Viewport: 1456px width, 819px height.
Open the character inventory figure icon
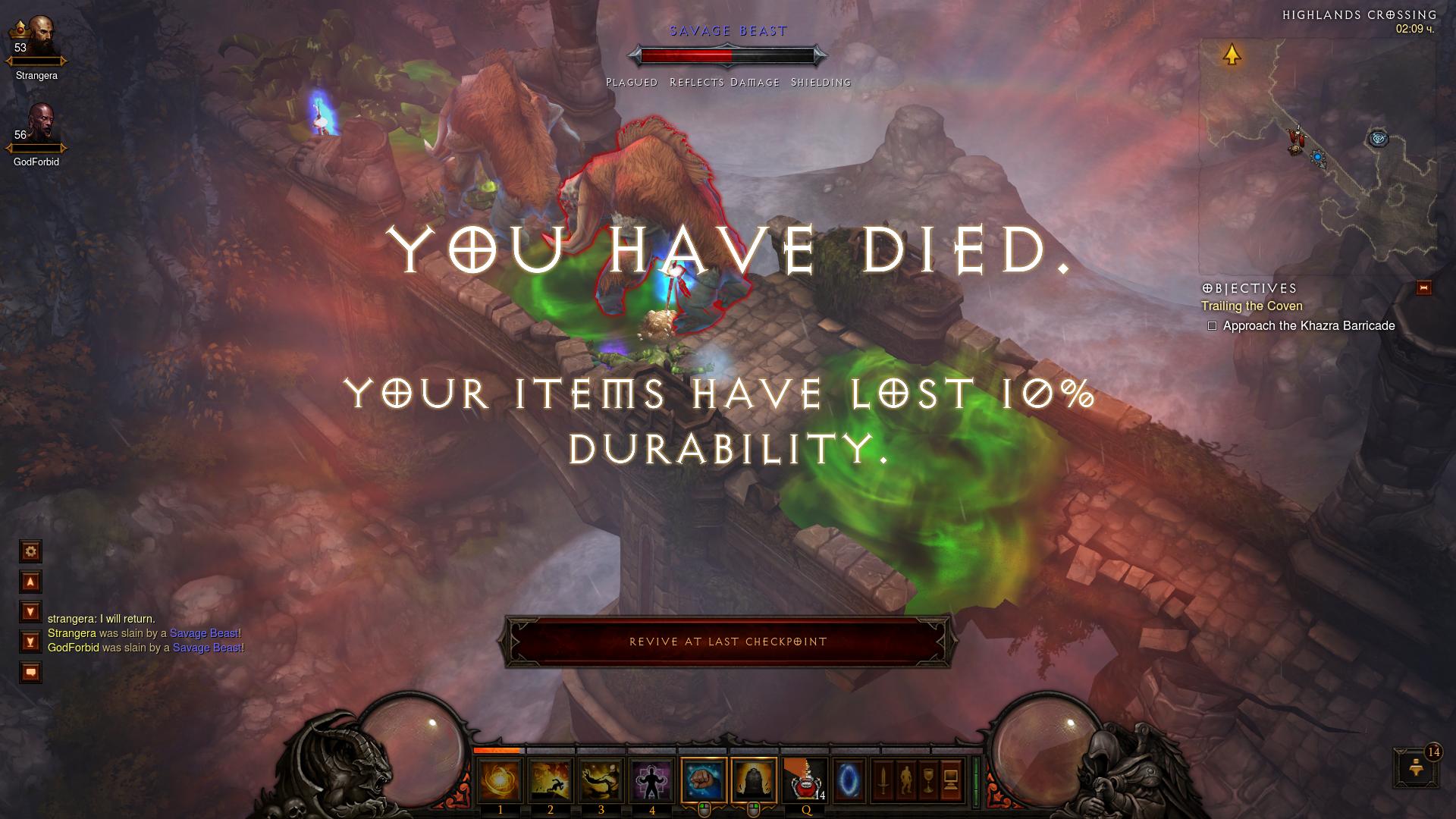[905, 779]
